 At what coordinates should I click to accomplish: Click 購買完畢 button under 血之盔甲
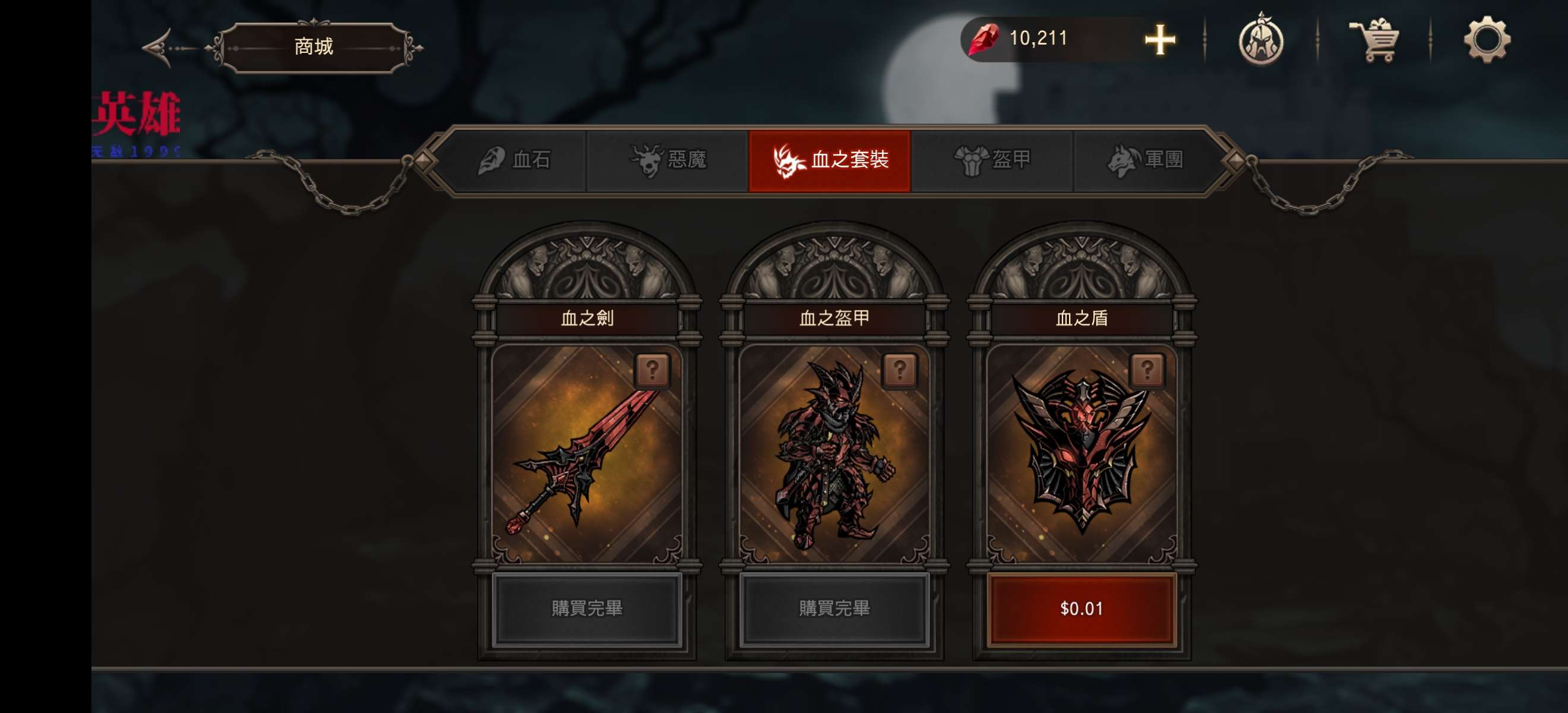click(x=834, y=608)
